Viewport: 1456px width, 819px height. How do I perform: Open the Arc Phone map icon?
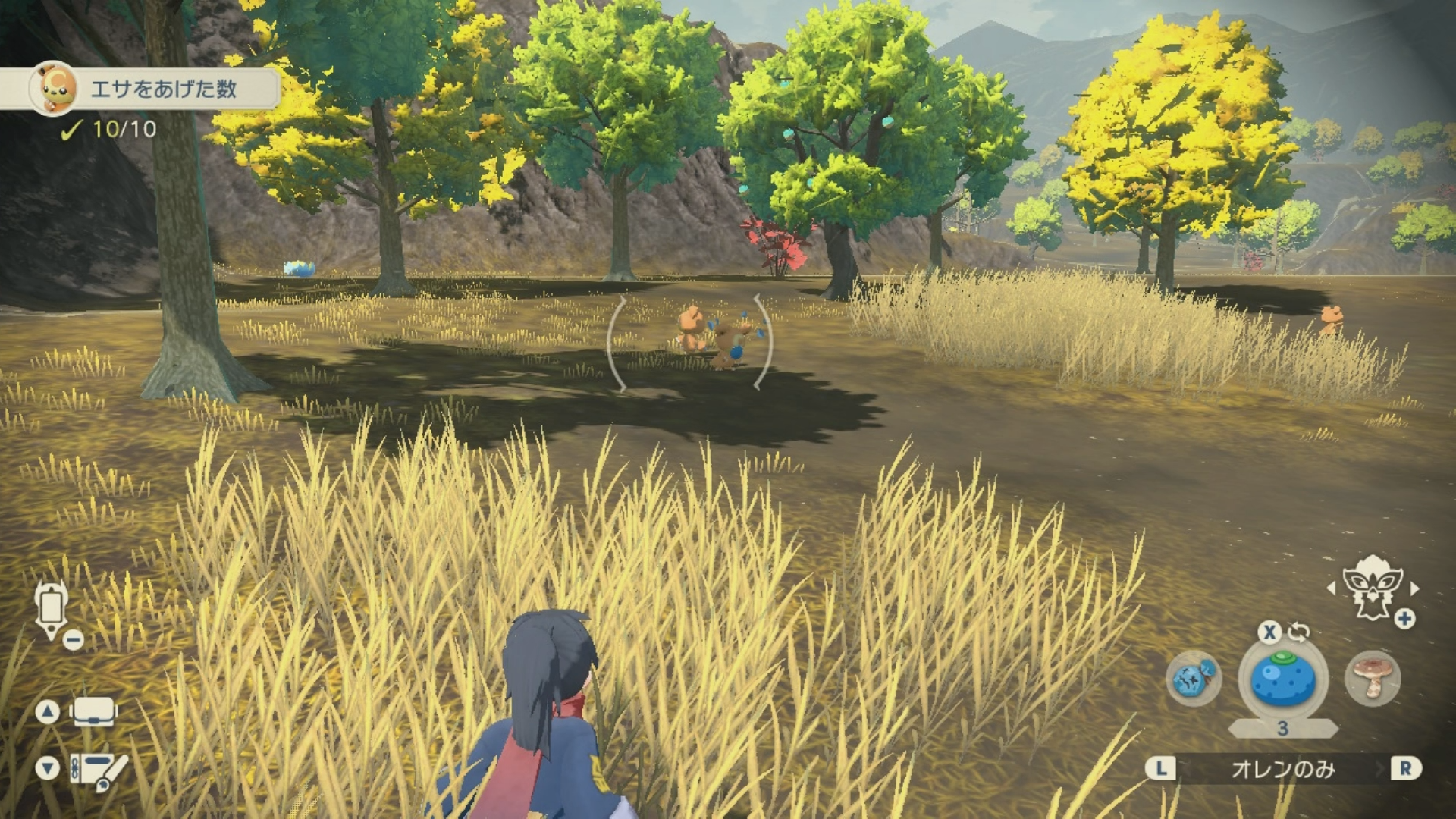(52, 610)
